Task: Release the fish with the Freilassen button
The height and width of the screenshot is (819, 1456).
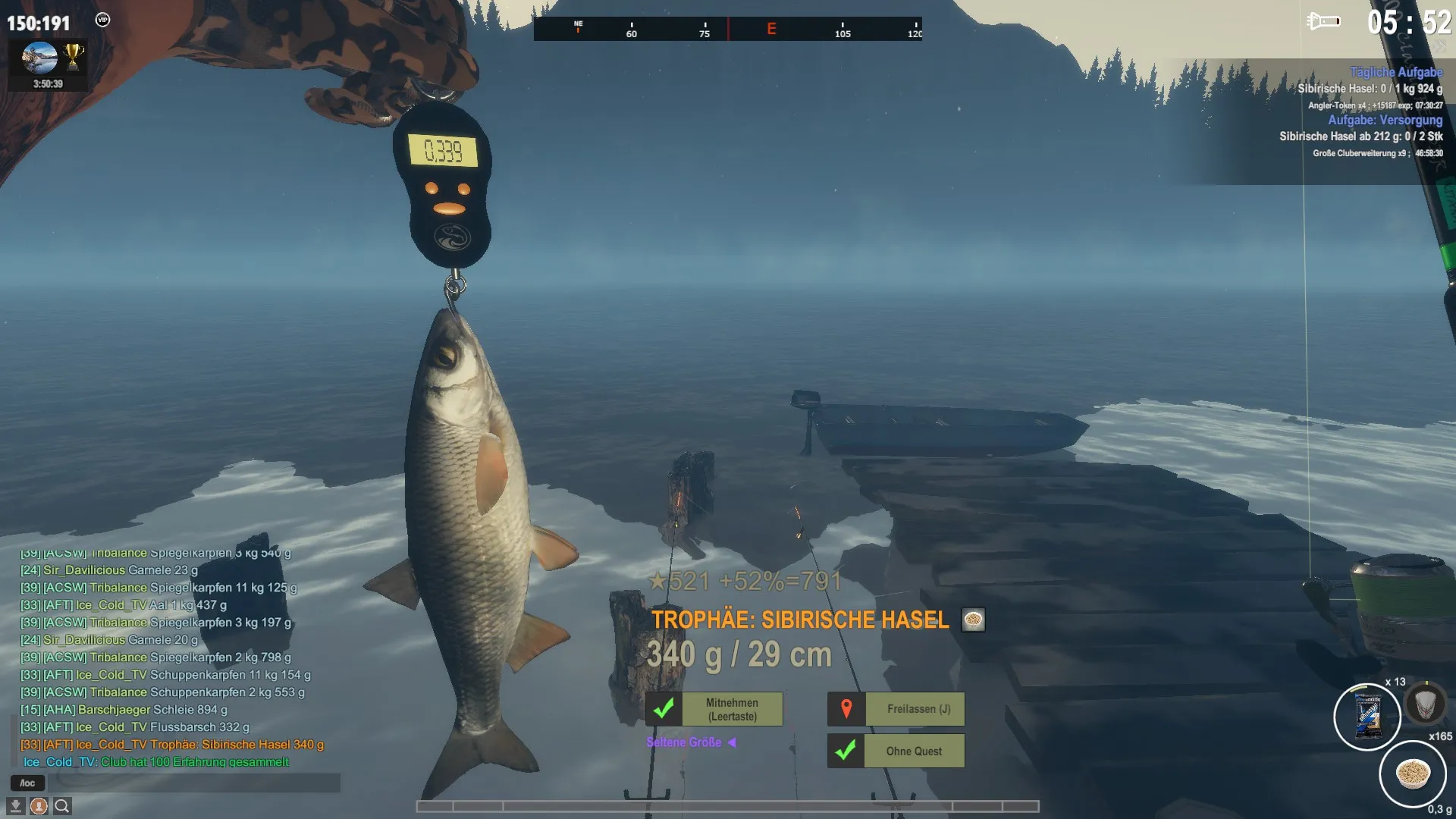Action: (x=918, y=709)
